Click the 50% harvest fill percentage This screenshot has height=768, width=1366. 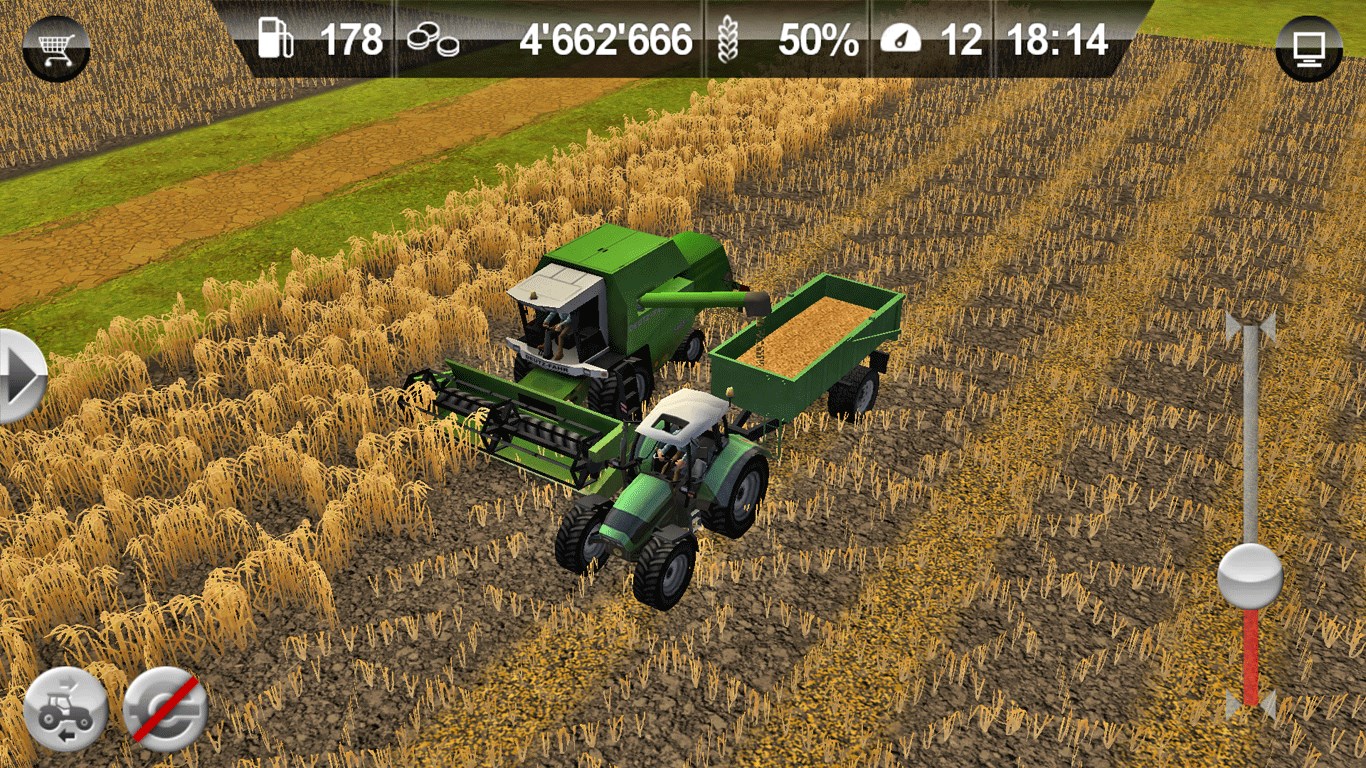pyautogui.click(x=820, y=41)
